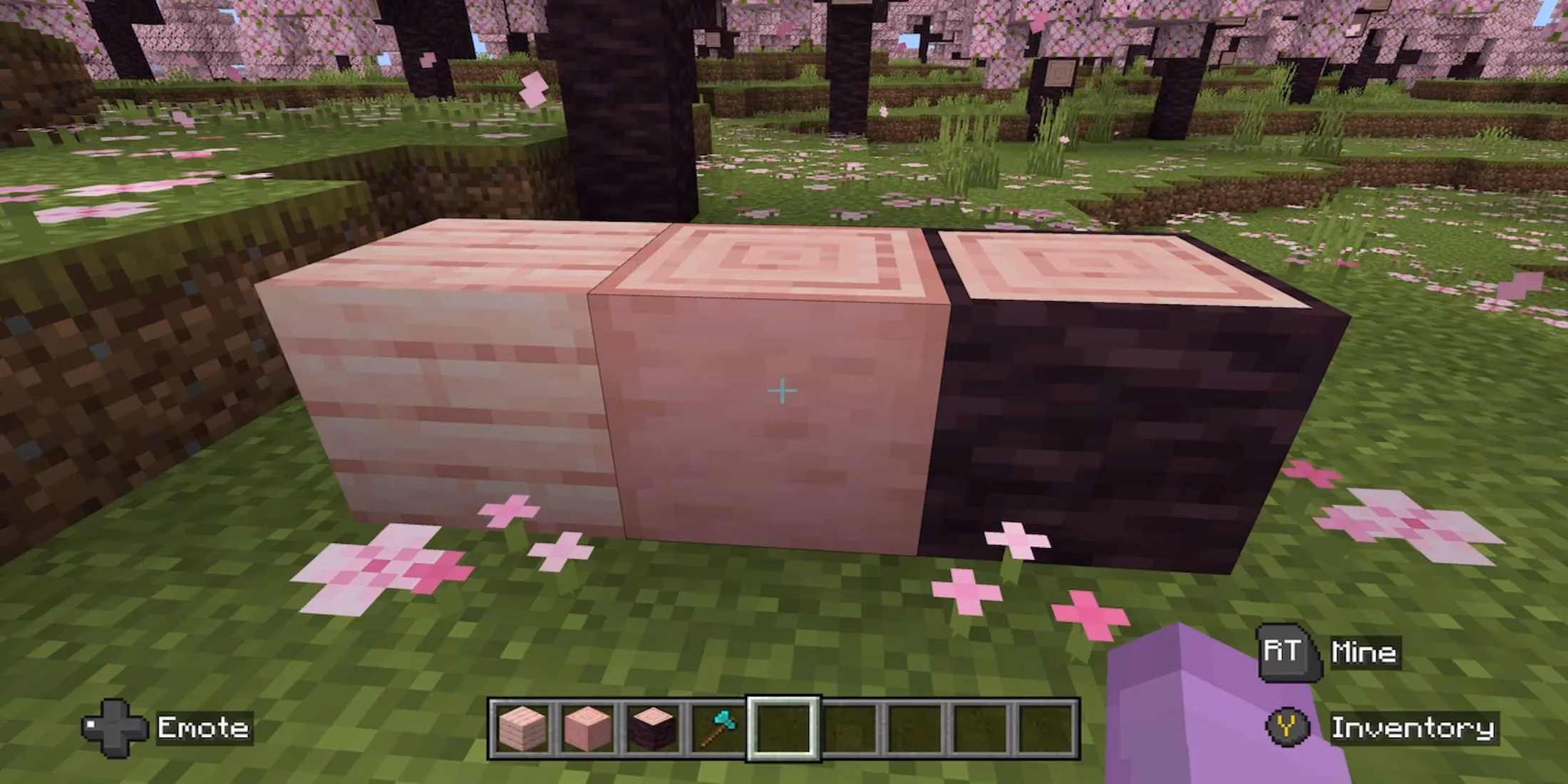Click the Emote D-pad icon

click(x=114, y=728)
